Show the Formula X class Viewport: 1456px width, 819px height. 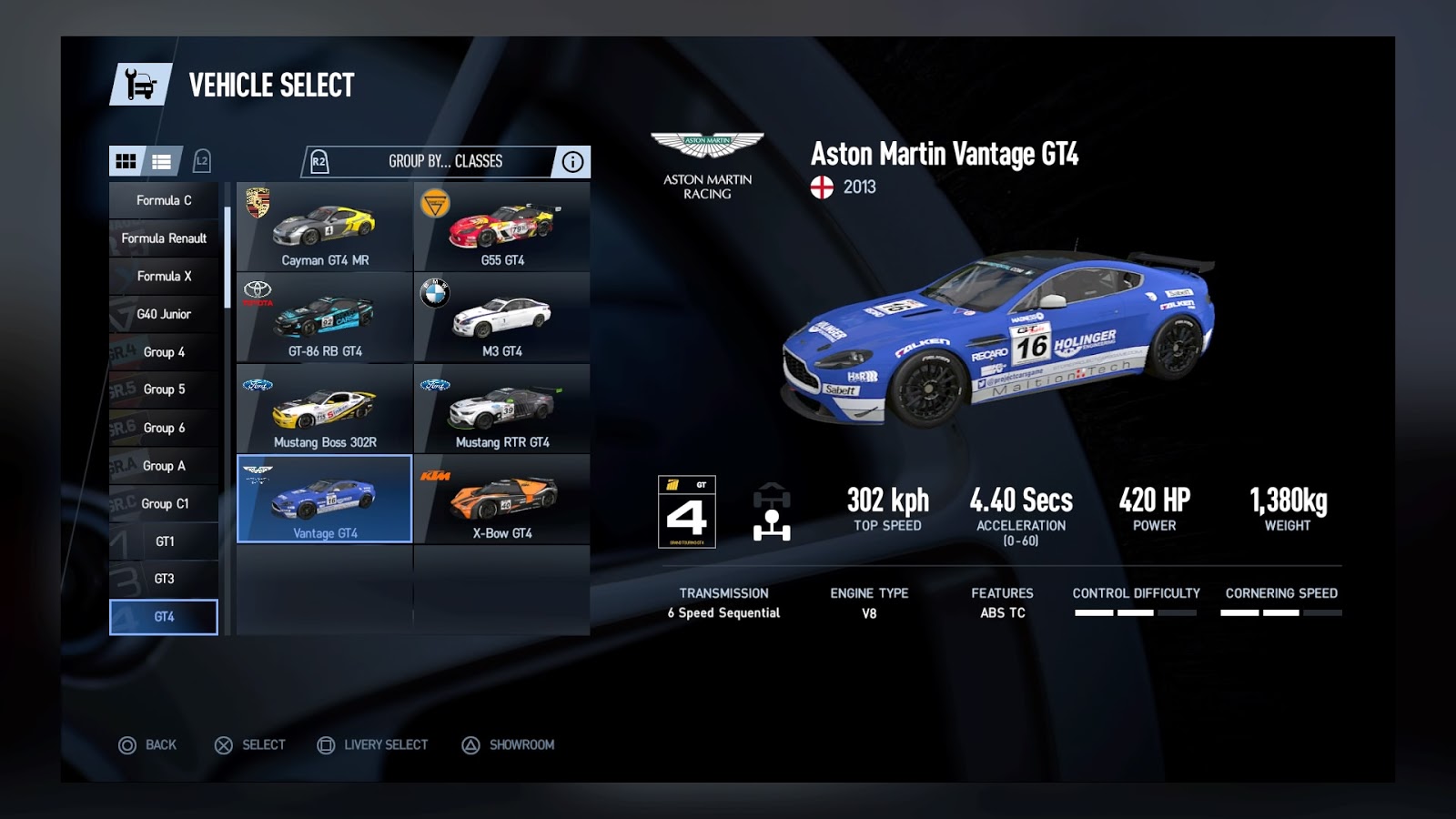[x=164, y=276]
